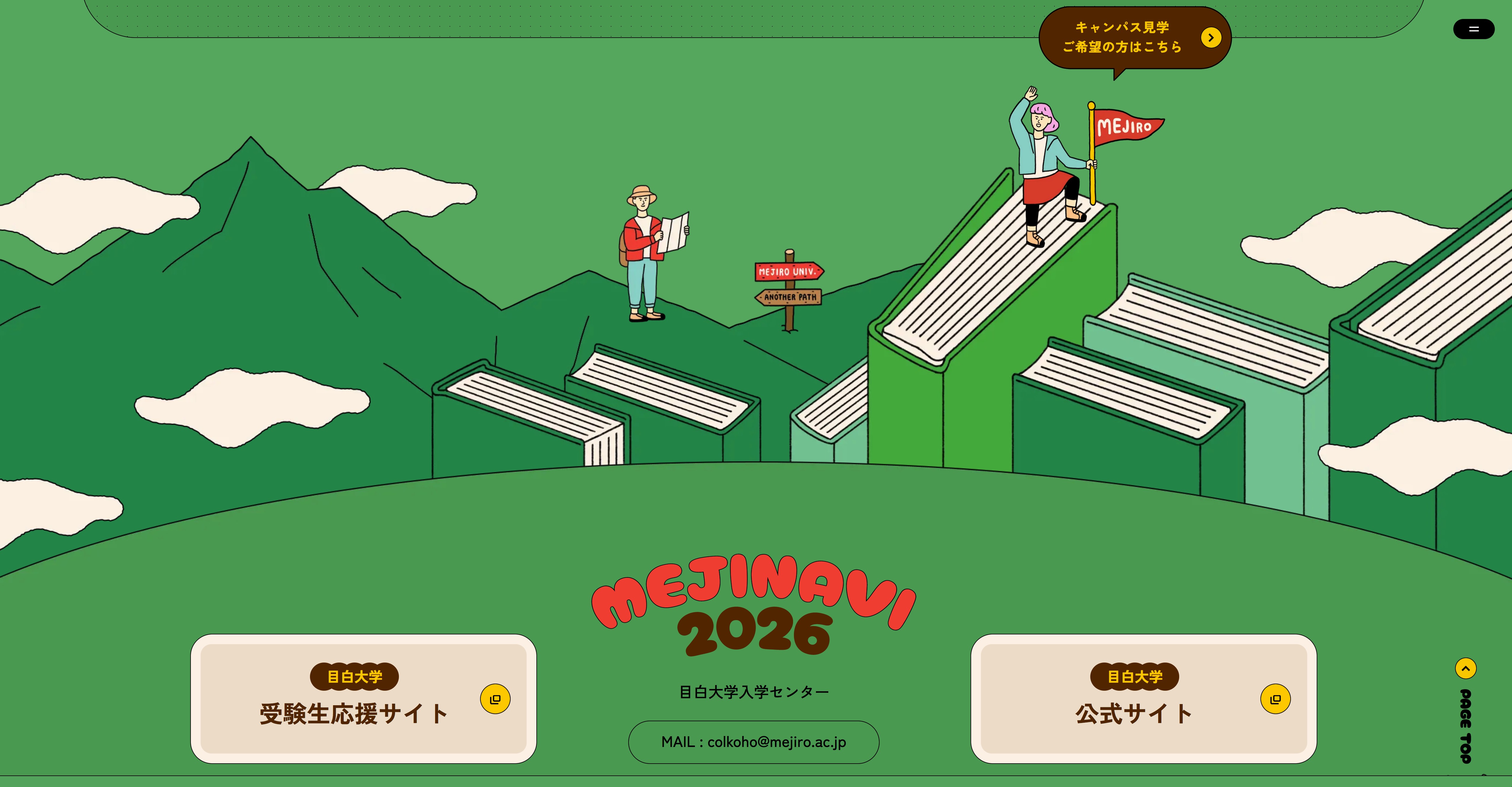
Task: Open the campus tour speech bubble link
Action: [x=1134, y=38]
